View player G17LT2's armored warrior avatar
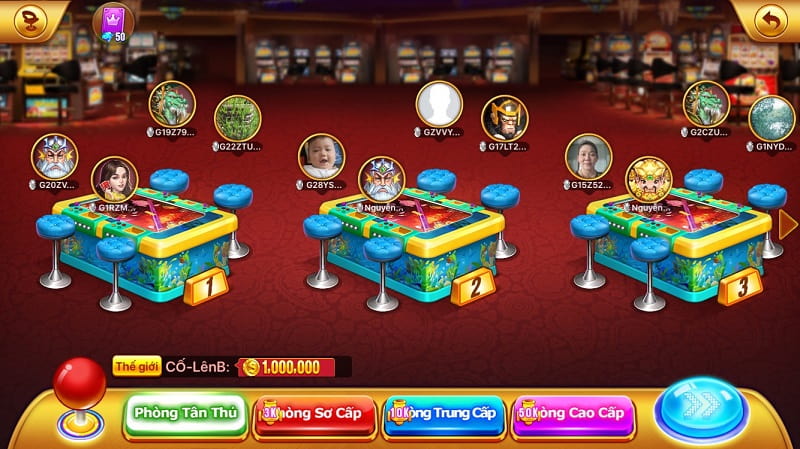The image size is (800, 449). coord(505,118)
